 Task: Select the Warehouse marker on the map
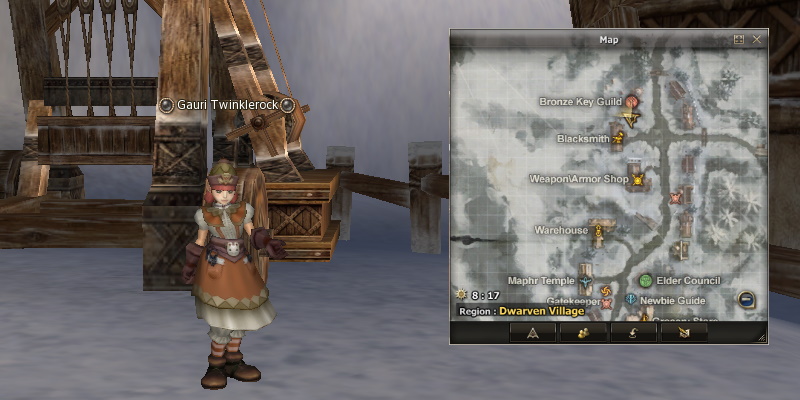coord(599,231)
